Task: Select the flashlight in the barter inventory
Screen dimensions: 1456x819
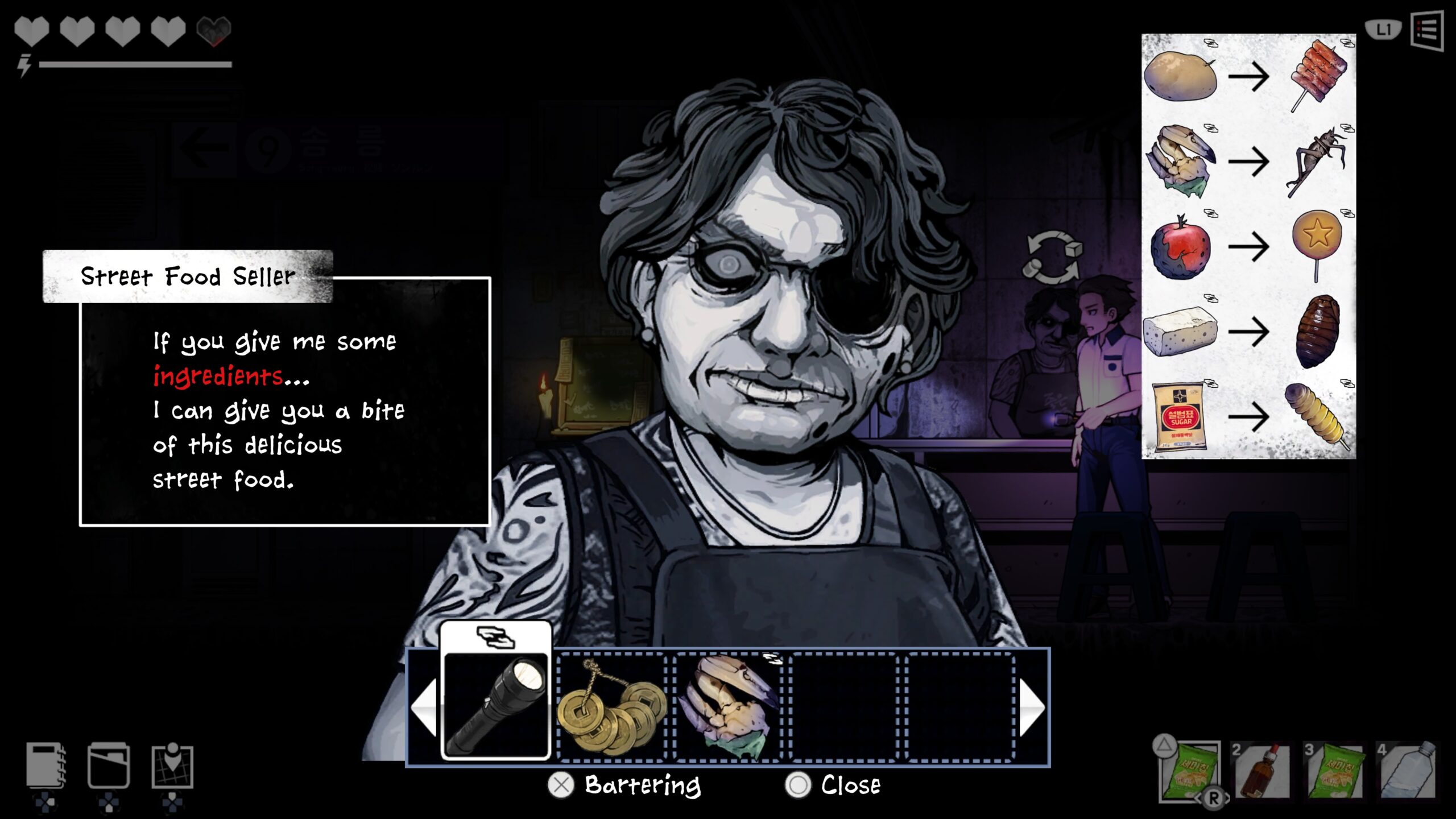Action: 495,706
